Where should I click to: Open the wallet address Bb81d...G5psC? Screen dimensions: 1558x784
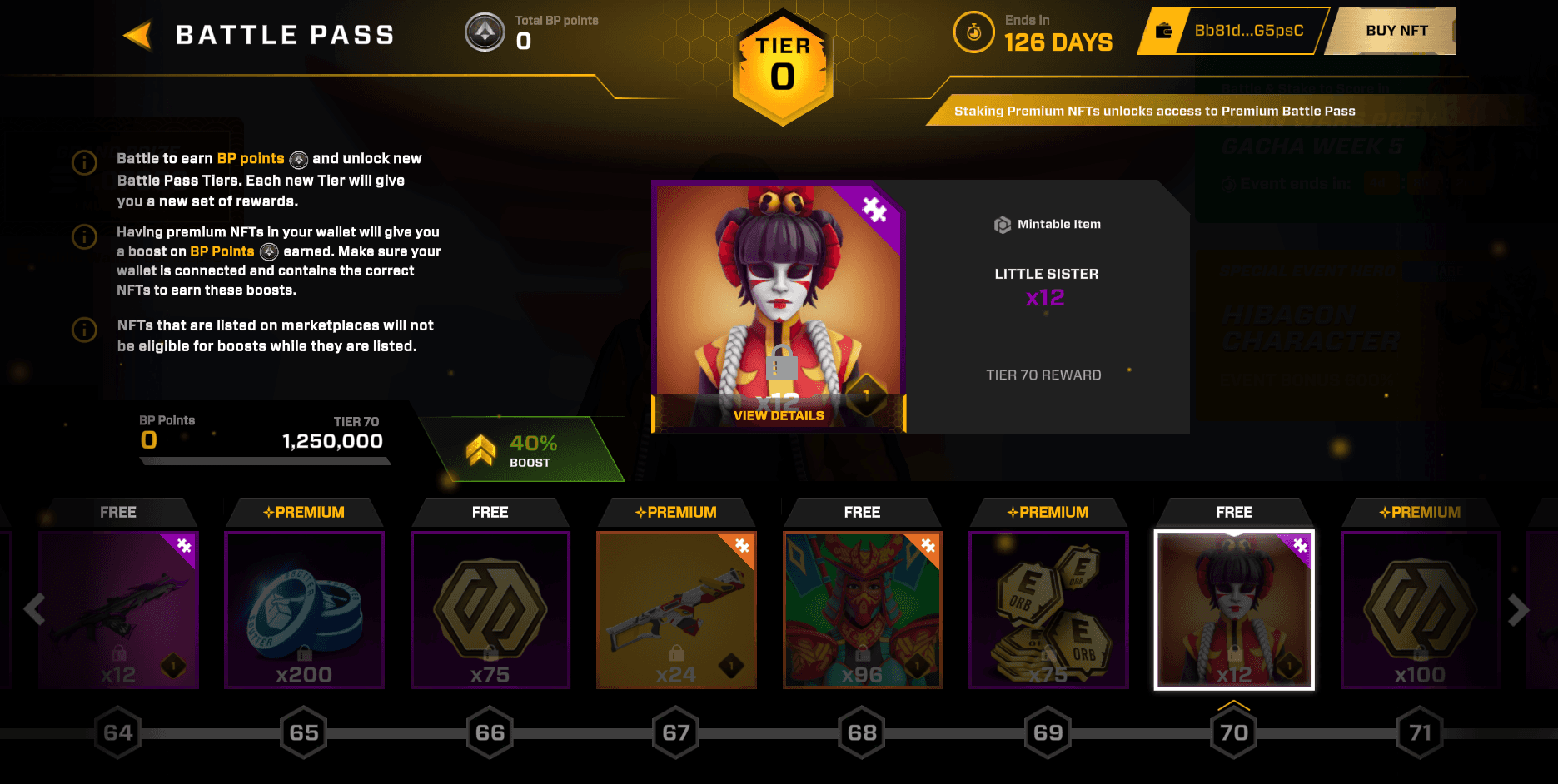tap(1247, 31)
